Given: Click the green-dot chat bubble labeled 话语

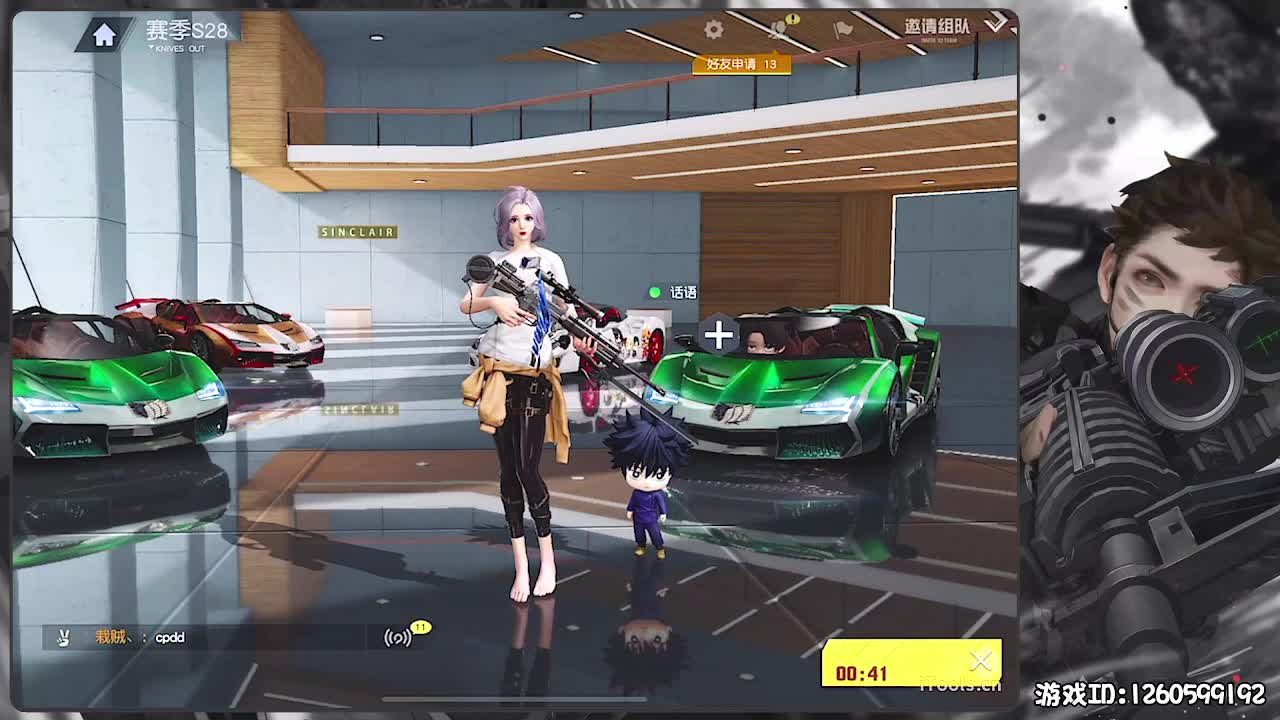Looking at the screenshot, I should [x=674, y=292].
